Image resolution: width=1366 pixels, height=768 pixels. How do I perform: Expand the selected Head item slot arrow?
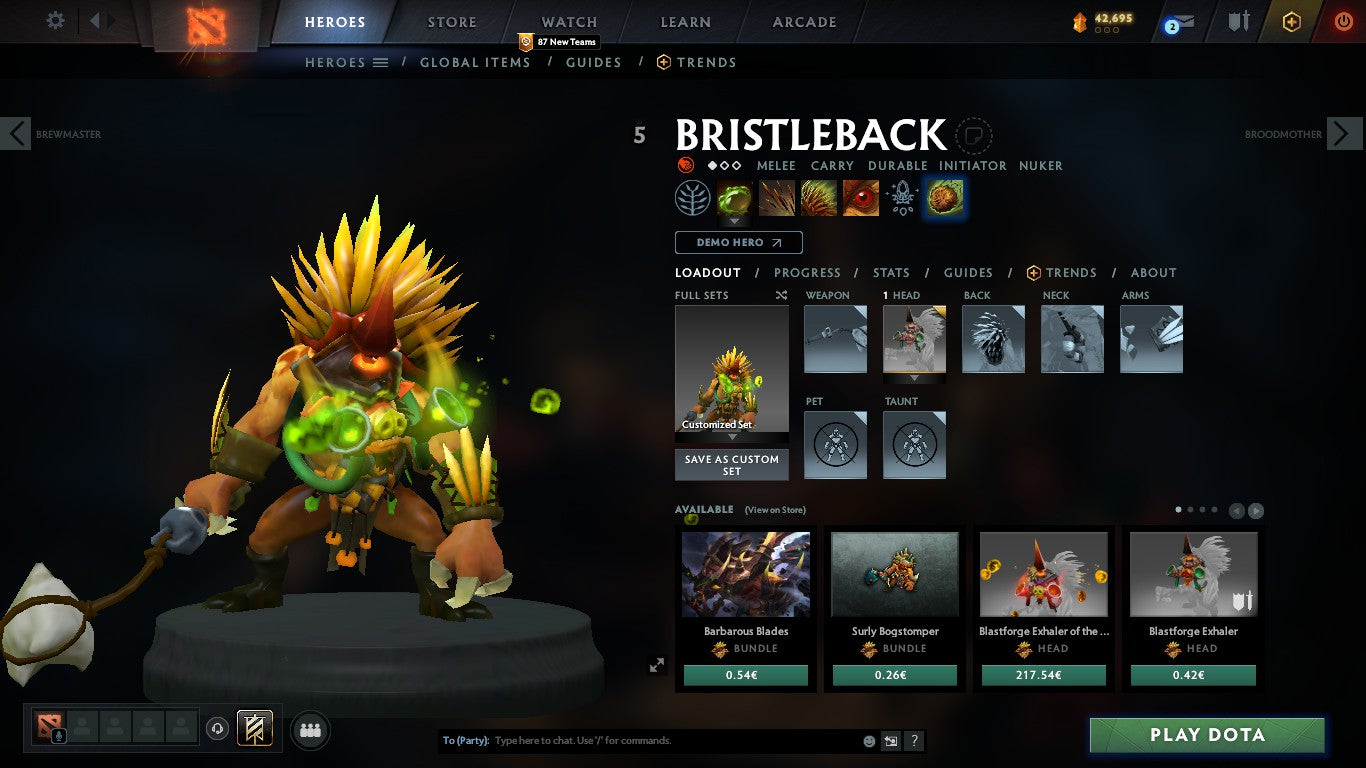pyautogui.click(x=913, y=377)
